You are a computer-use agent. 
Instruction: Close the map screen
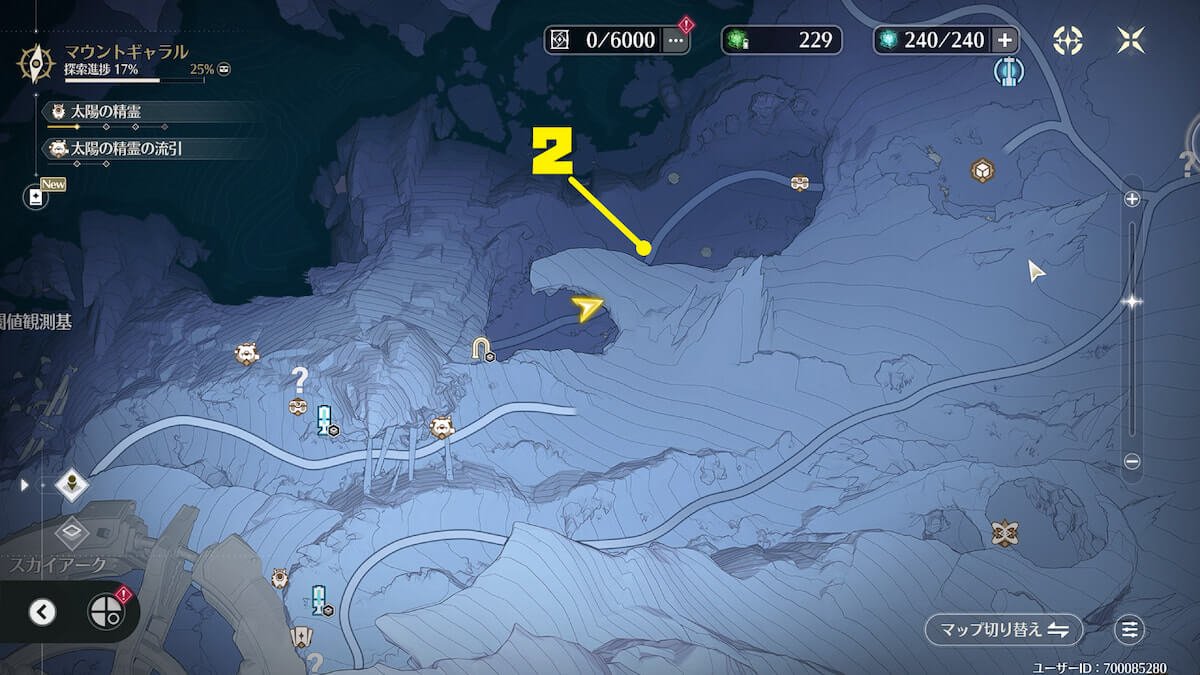pos(1131,41)
